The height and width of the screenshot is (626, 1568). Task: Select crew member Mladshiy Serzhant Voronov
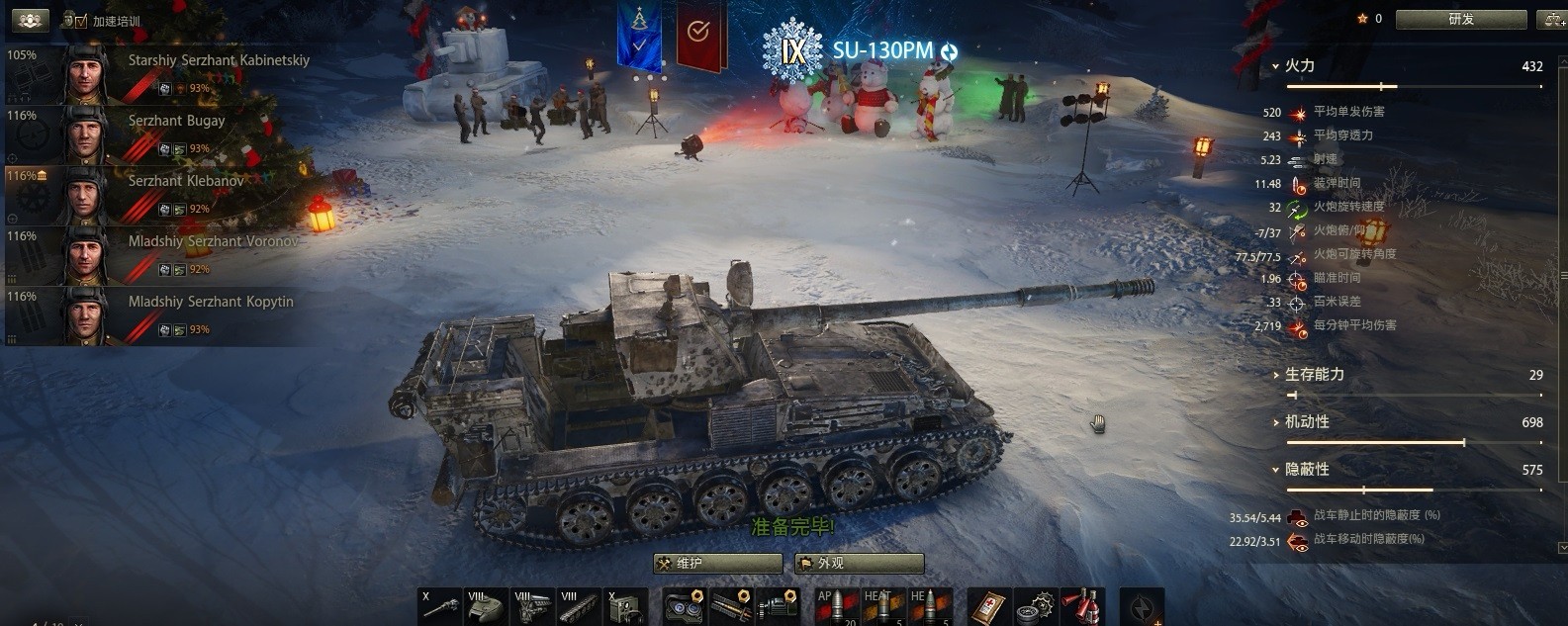coord(158,255)
